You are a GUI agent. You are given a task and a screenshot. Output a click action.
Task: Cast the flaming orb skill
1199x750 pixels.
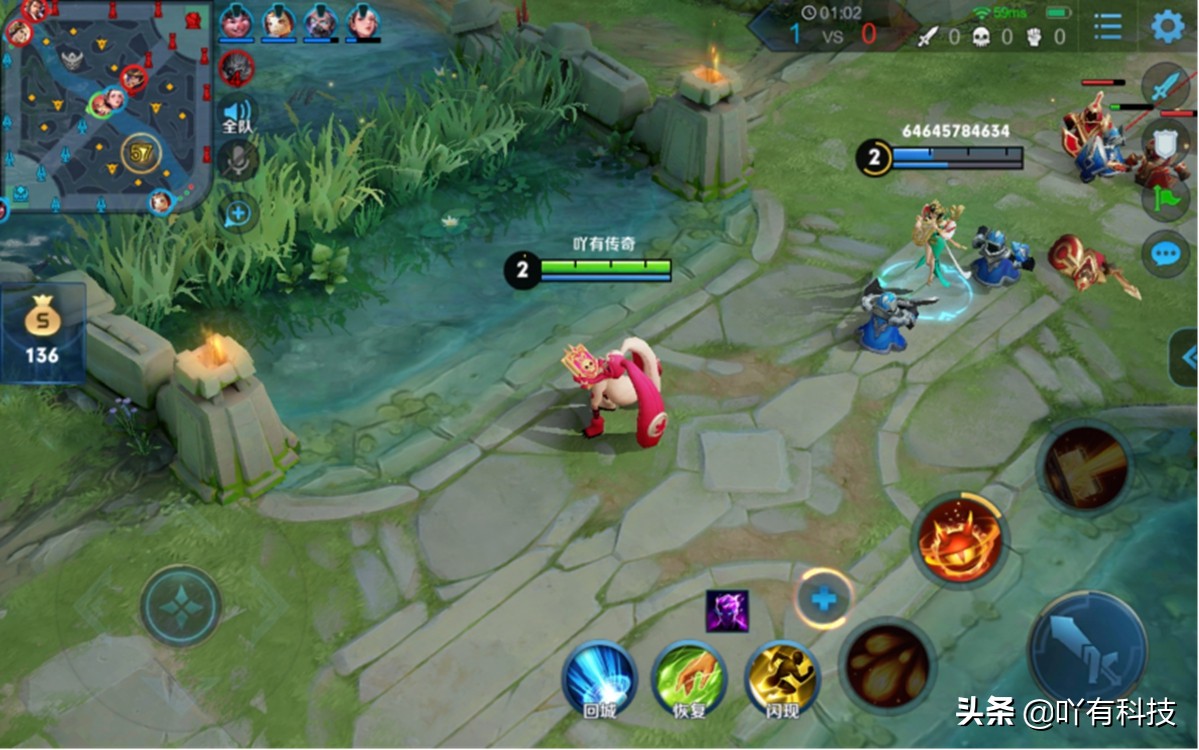point(959,539)
